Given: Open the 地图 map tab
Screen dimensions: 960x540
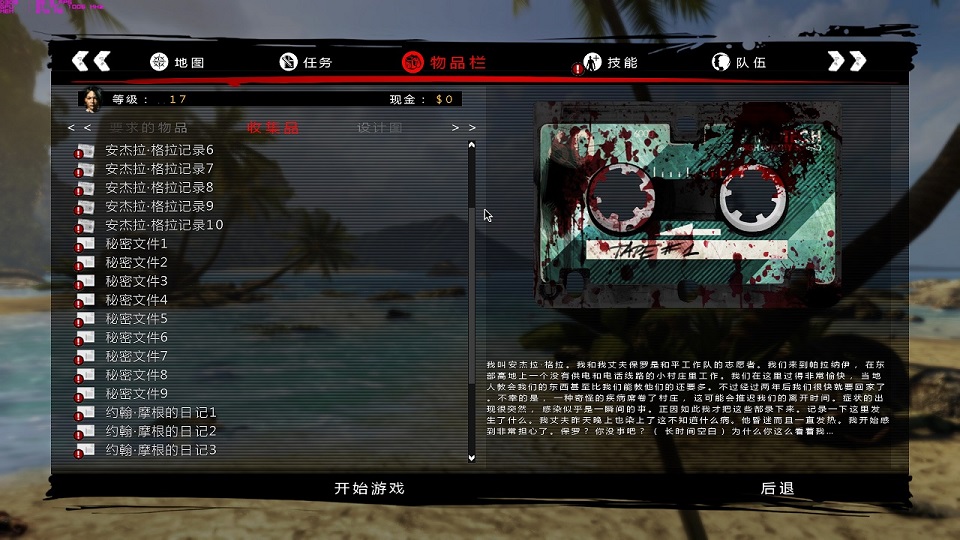Looking at the screenshot, I should coord(177,62).
